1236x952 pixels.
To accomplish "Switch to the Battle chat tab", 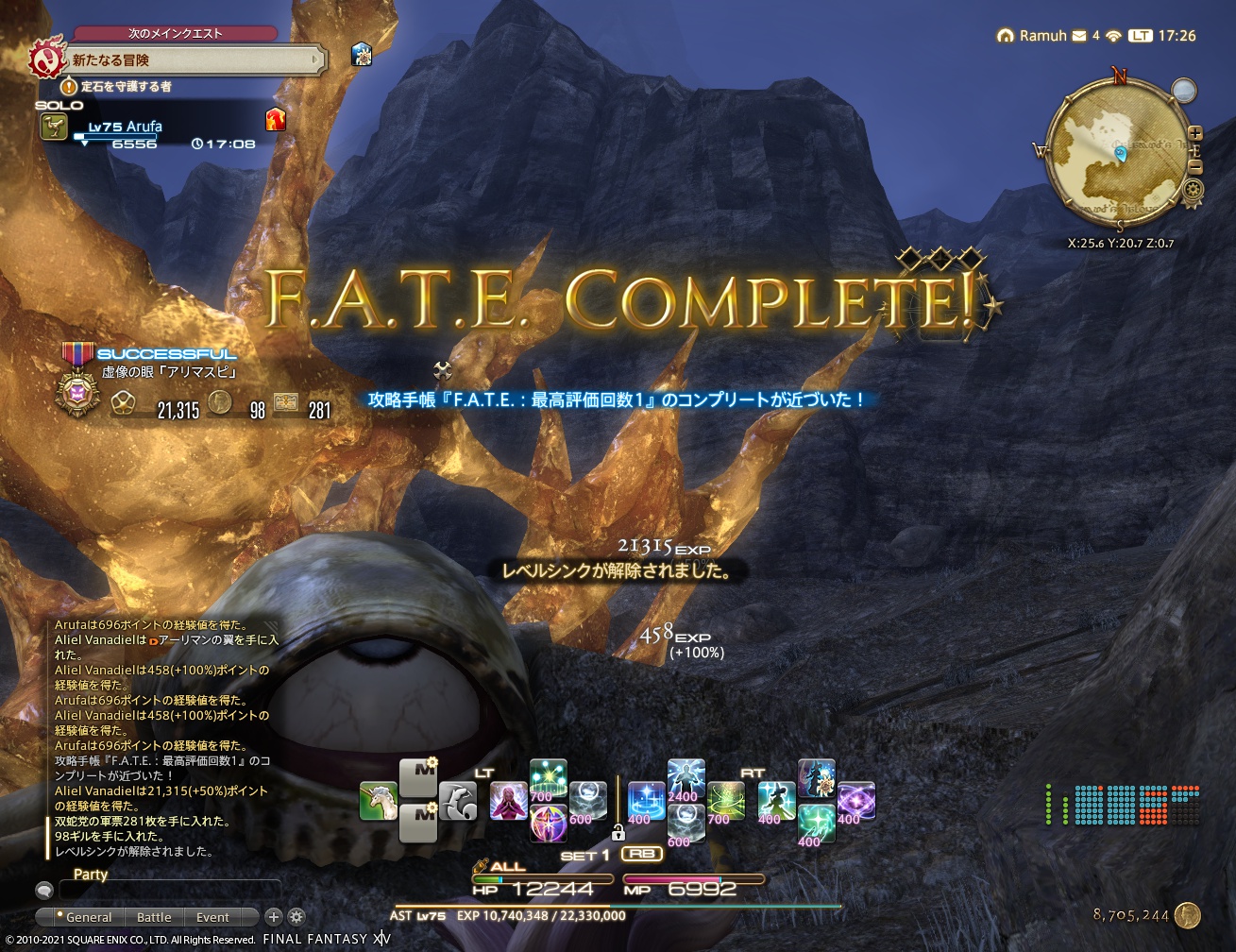I will pyautogui.click(x=154, y=917).
